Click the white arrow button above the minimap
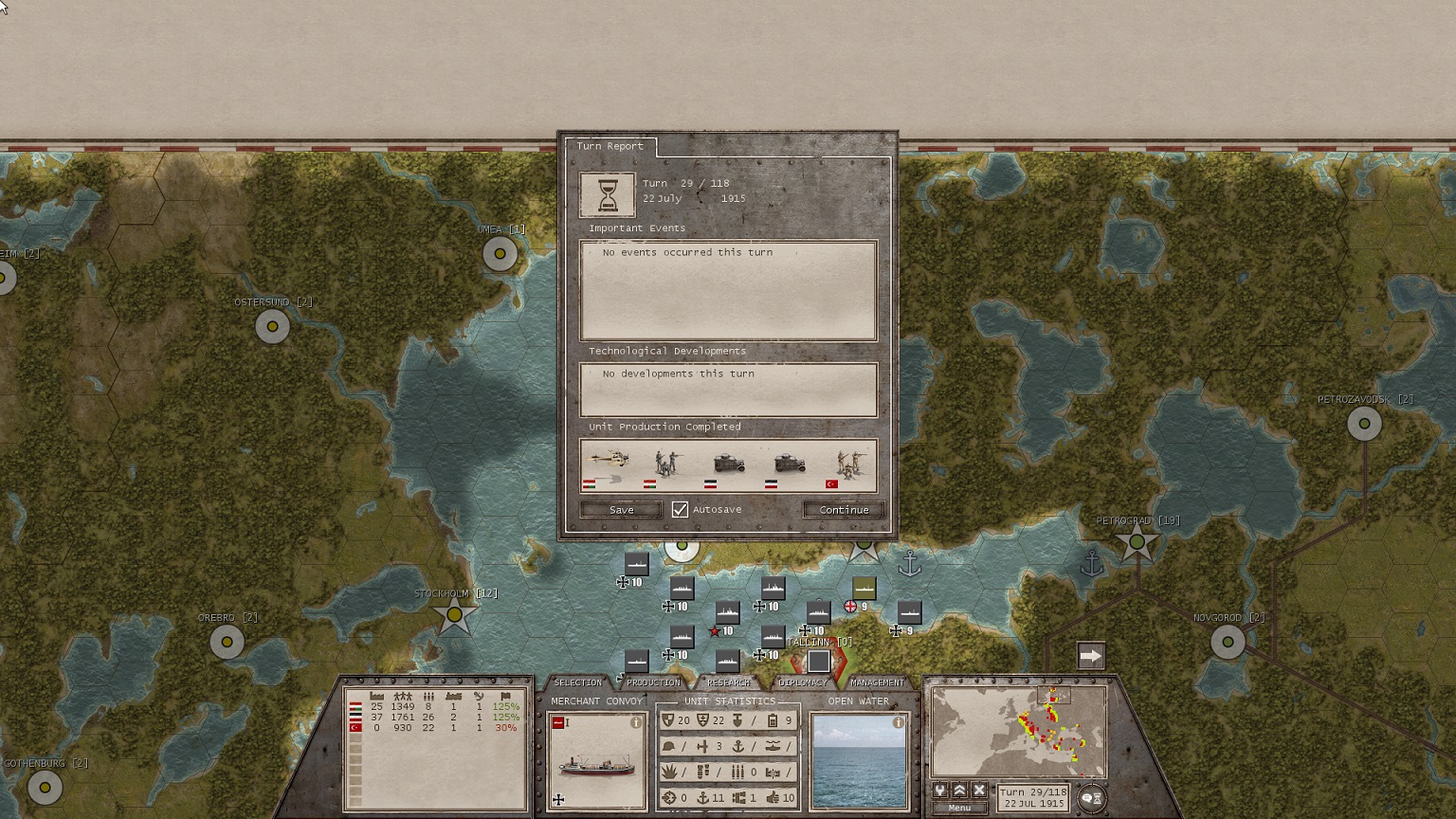 1091,656
